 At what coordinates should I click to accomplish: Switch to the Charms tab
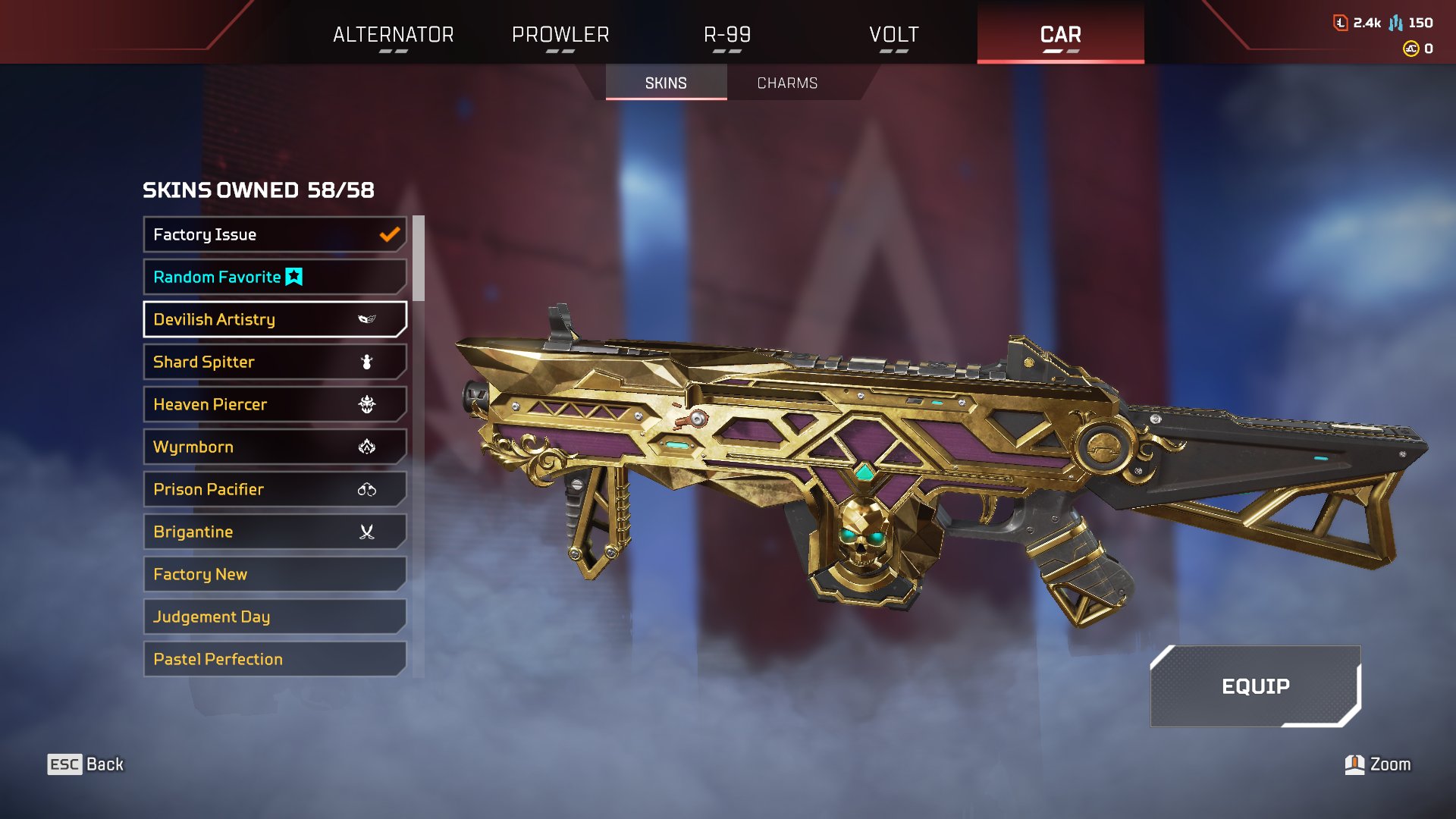coord(787,83)
